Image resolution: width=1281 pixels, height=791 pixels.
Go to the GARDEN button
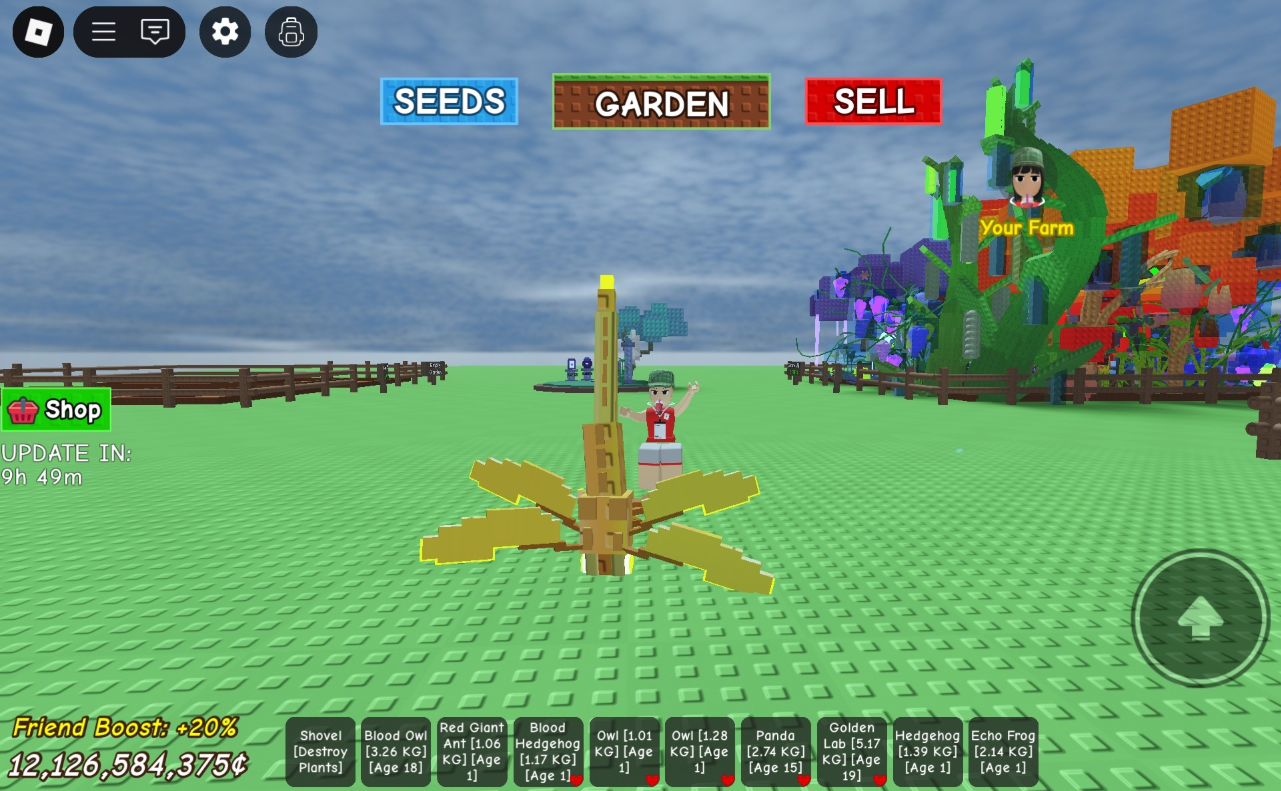(x=661, y=102)
